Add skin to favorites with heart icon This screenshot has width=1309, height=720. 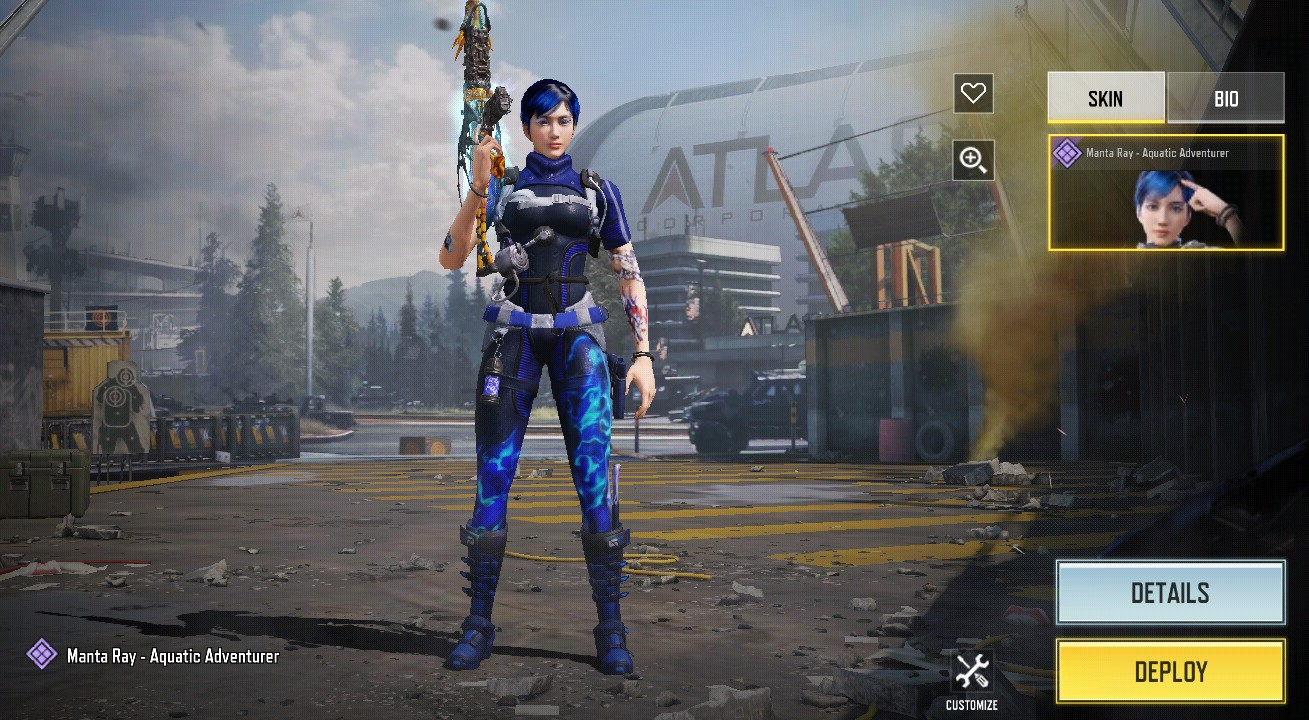[973, 94]
